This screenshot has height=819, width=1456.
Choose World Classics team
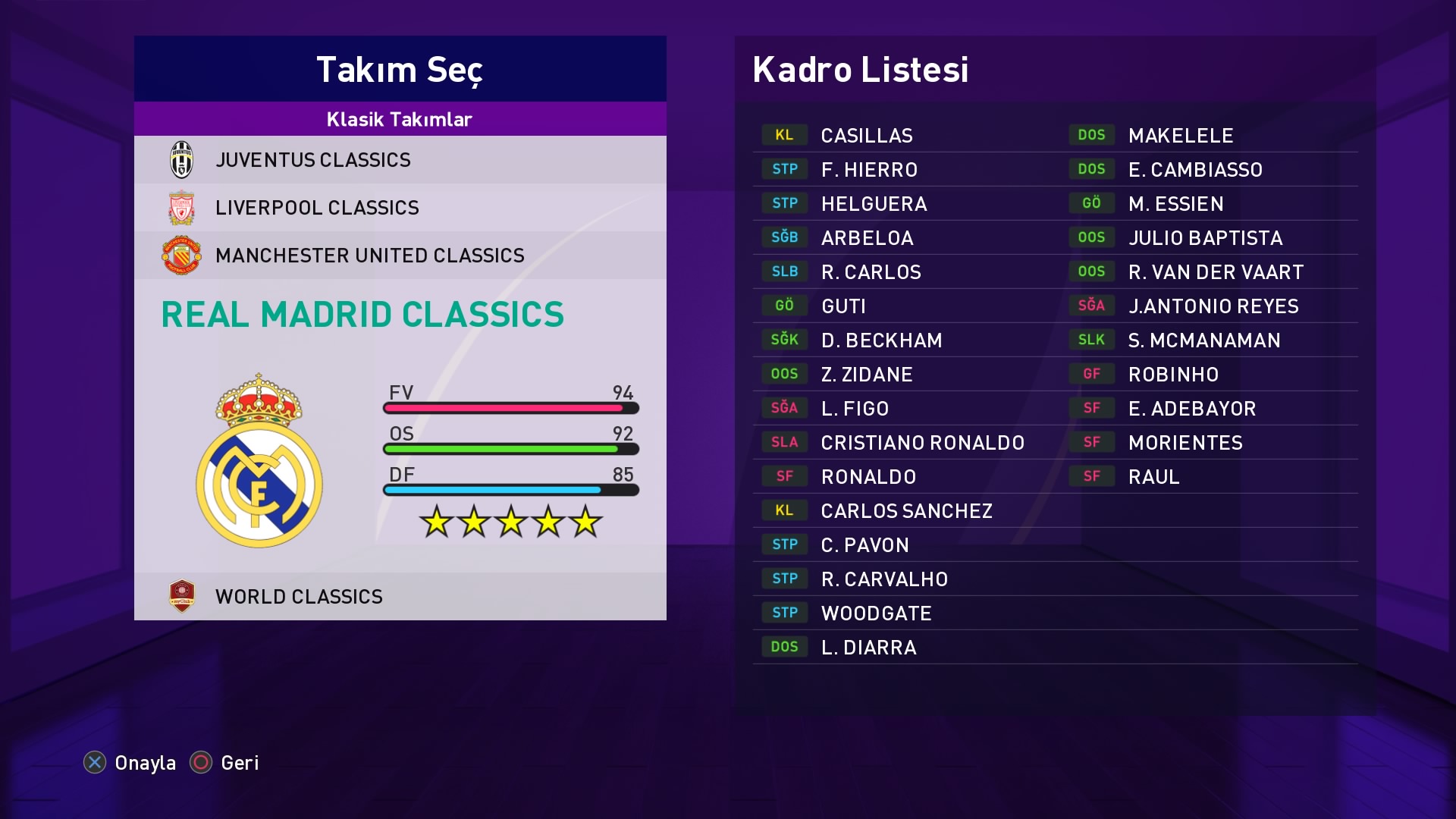(x=400, y=597)
